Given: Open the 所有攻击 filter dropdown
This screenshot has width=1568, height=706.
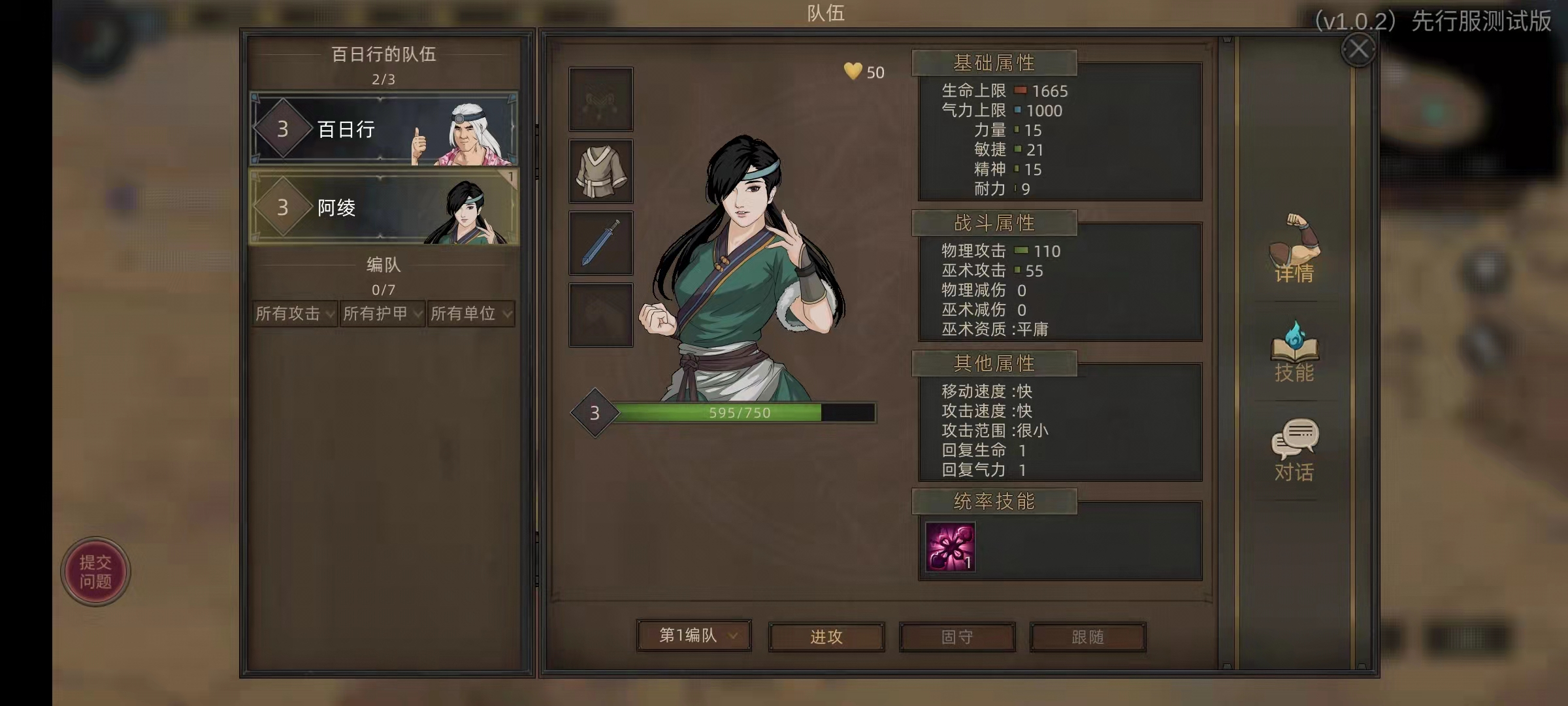Looking at the screenshot, I should [x=295, y=314].
